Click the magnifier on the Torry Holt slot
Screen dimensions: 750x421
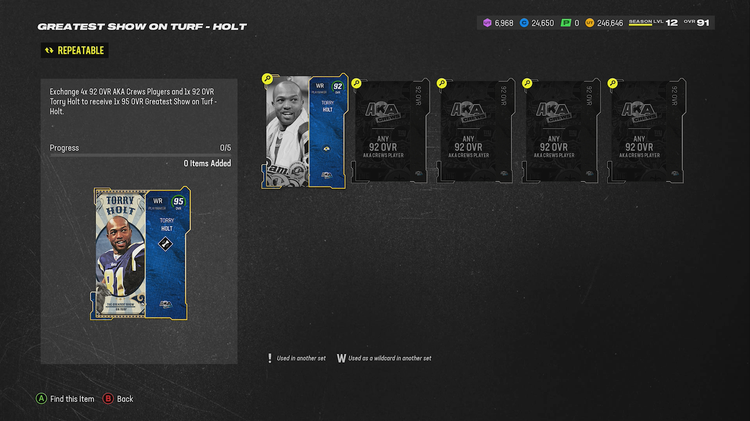coord(267,79)
